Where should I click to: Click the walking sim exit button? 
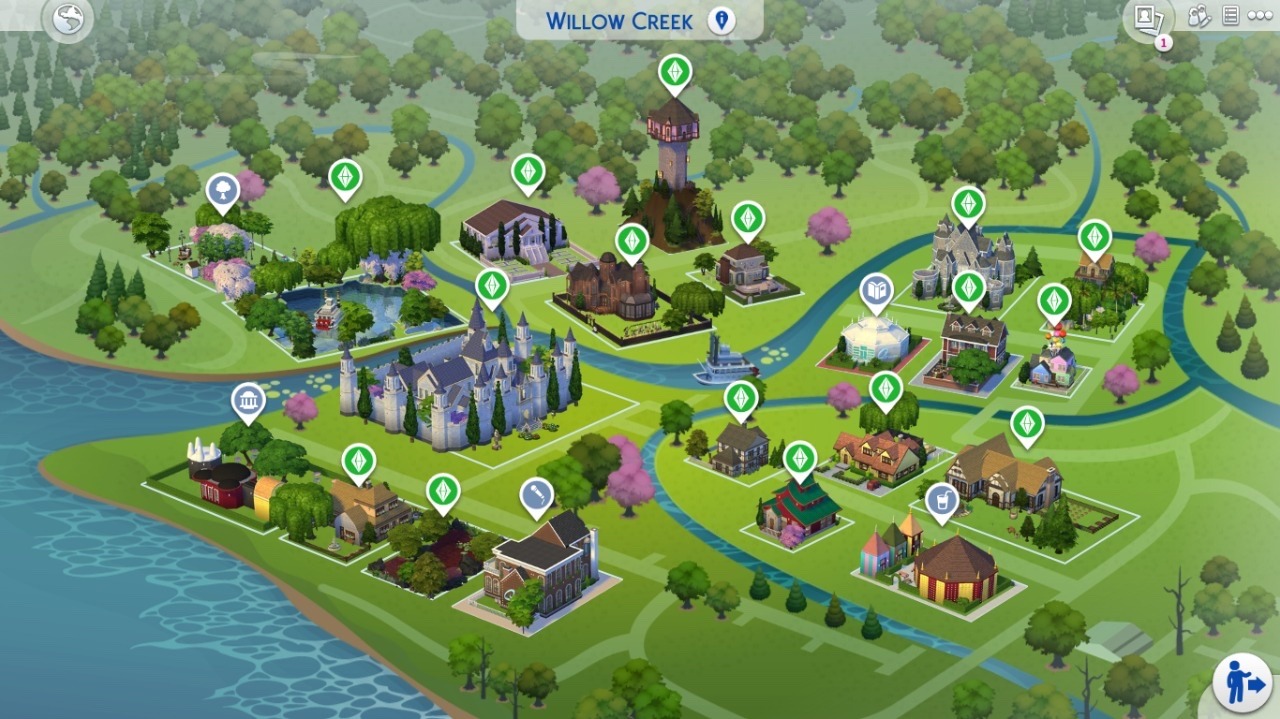click(1242, 683)
